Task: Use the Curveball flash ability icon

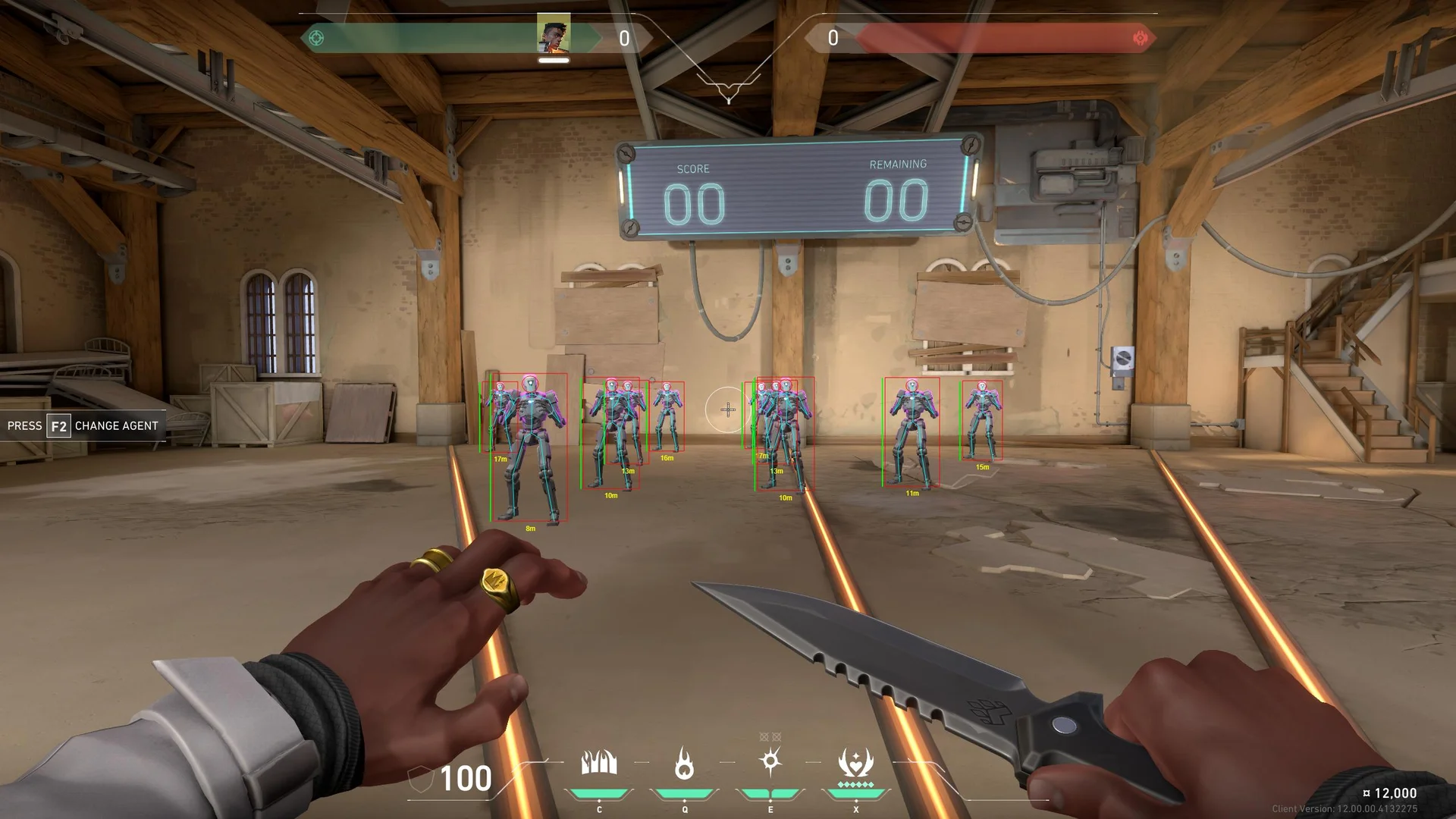Action: coord(770,761)
